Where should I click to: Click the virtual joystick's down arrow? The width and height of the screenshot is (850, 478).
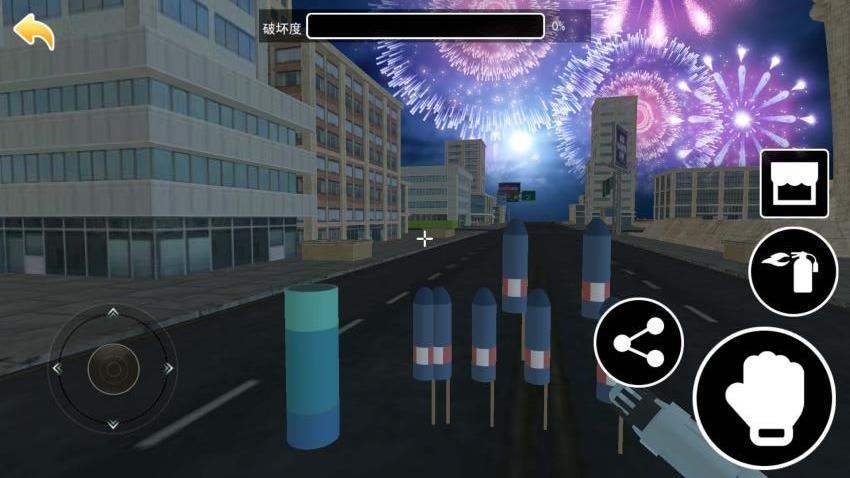[112, 424]
